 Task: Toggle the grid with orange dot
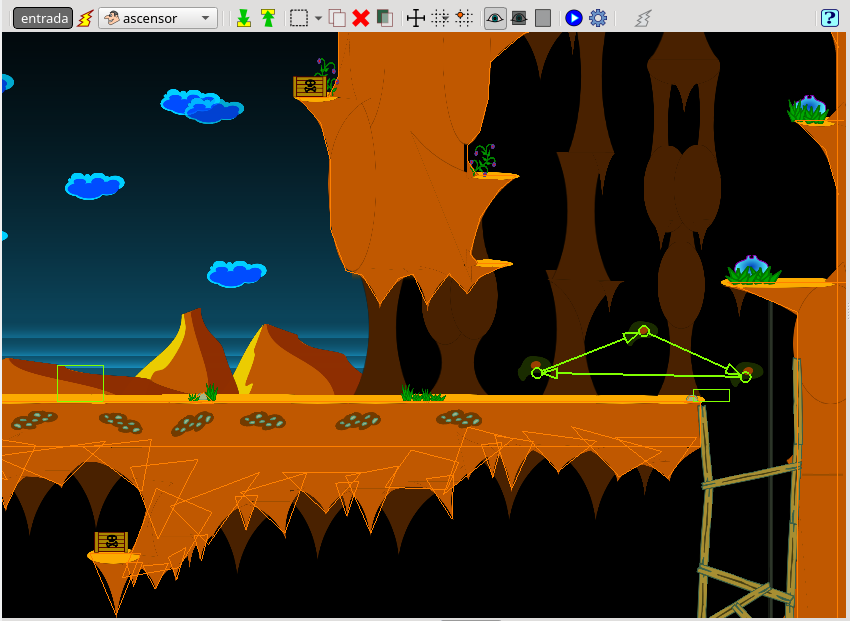463,18
